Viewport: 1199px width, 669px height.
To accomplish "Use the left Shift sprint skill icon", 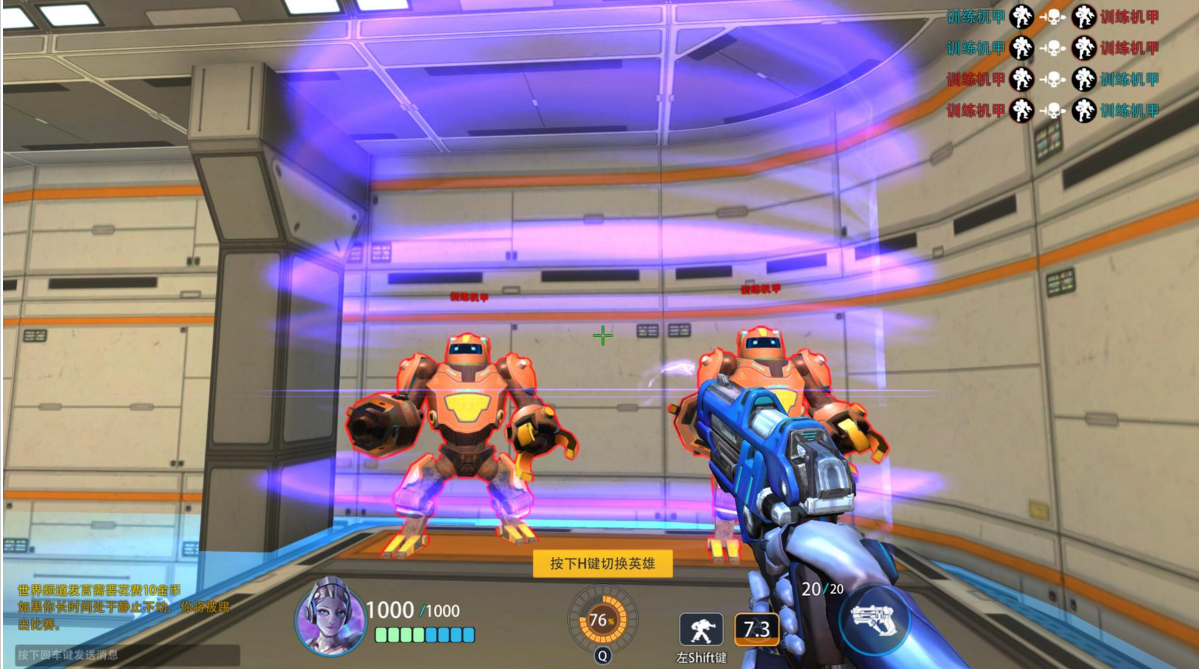I will (x=701, y=629).
